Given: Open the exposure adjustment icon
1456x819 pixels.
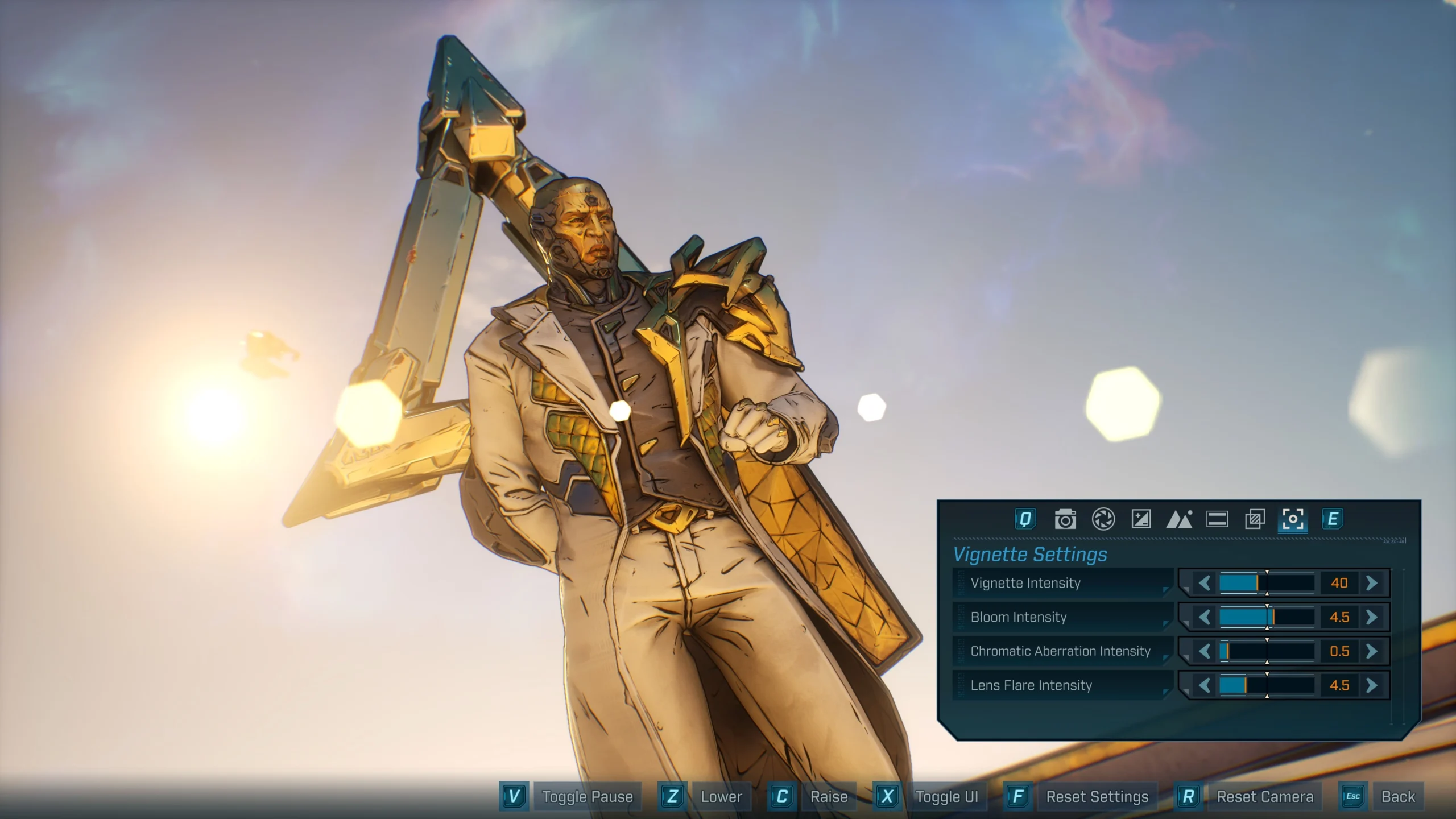Looking at the screenshot, I should (x=1142, y=519).
